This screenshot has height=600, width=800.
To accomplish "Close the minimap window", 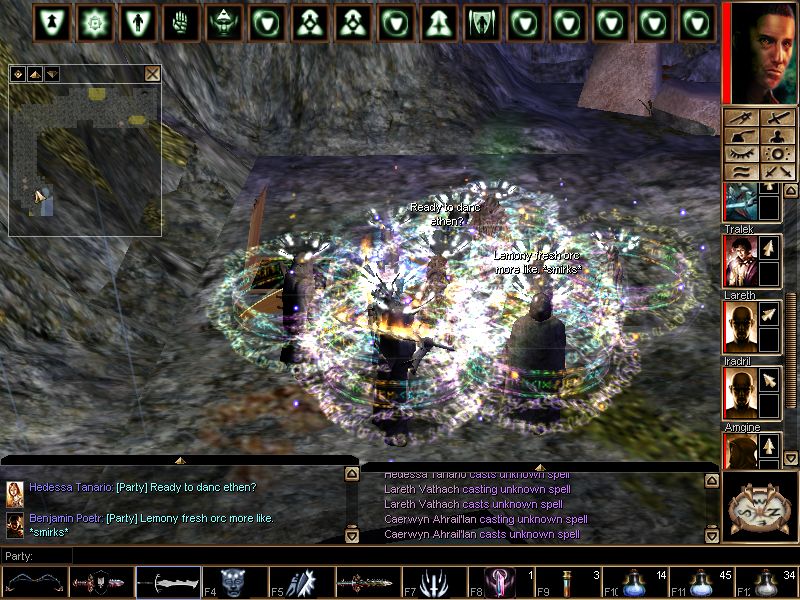I will [x=152, y=73].
